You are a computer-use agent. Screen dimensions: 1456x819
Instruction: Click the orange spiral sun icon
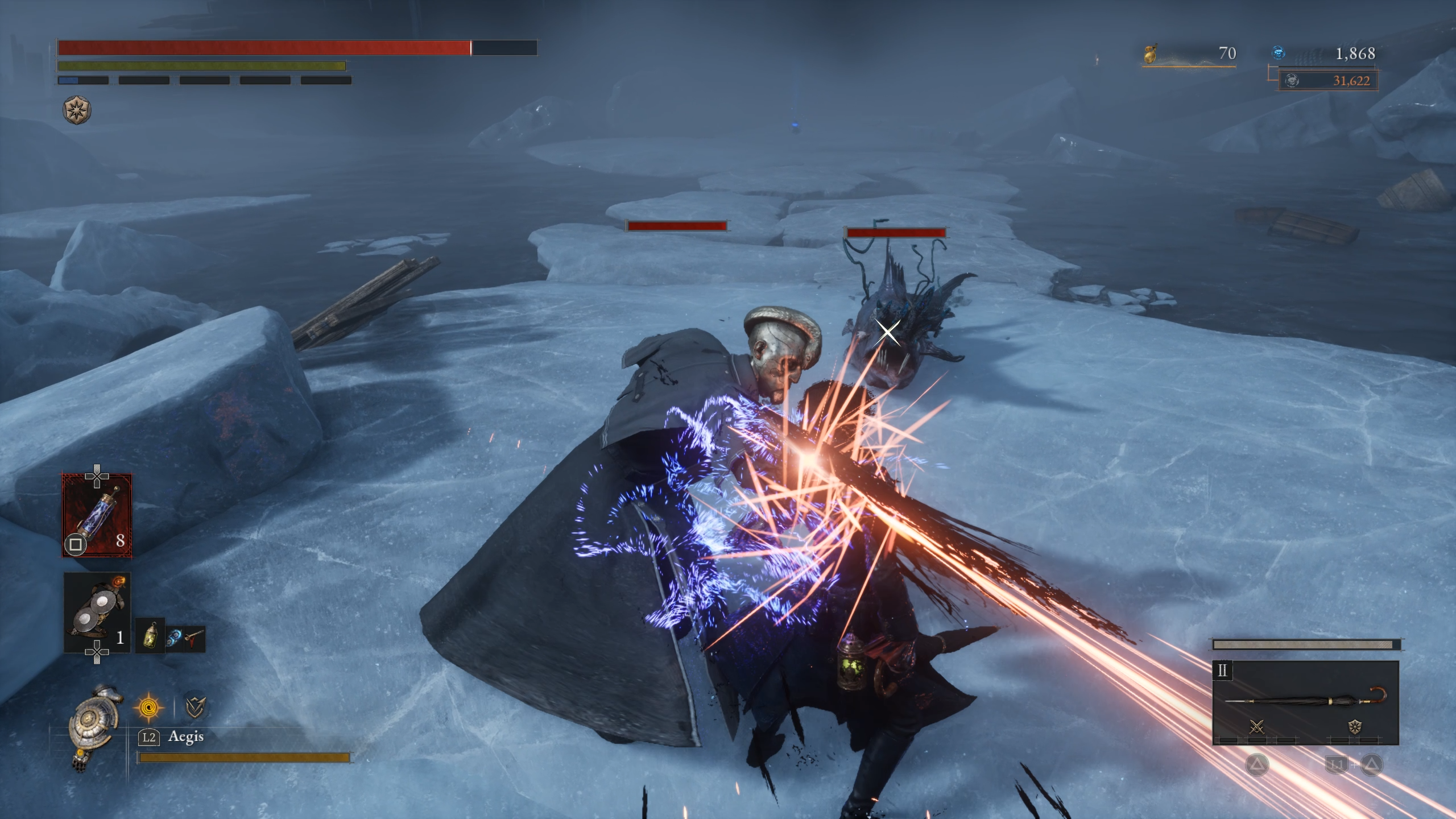tap(148, 708)
